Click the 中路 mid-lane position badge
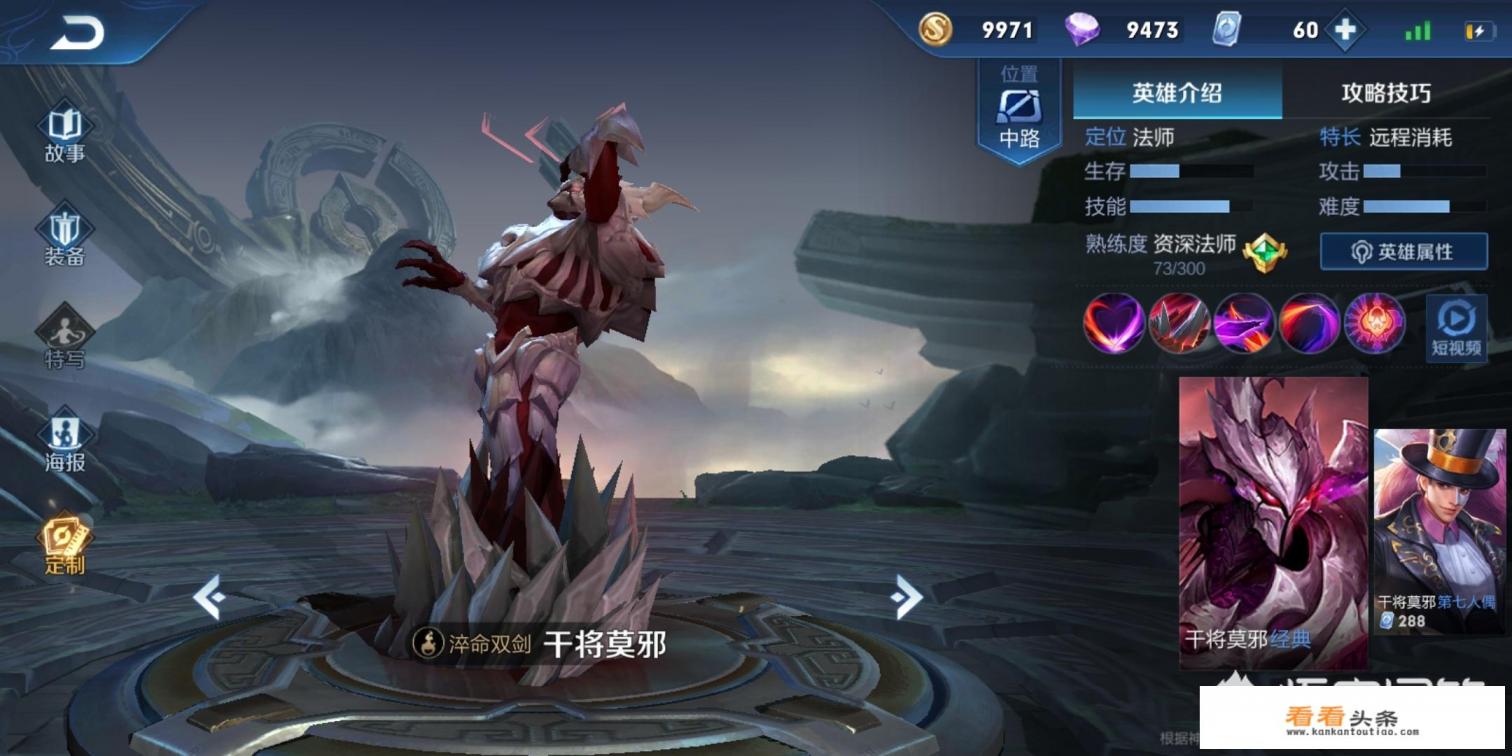Screen dimensions: 1512x756 pos(1018,107)
